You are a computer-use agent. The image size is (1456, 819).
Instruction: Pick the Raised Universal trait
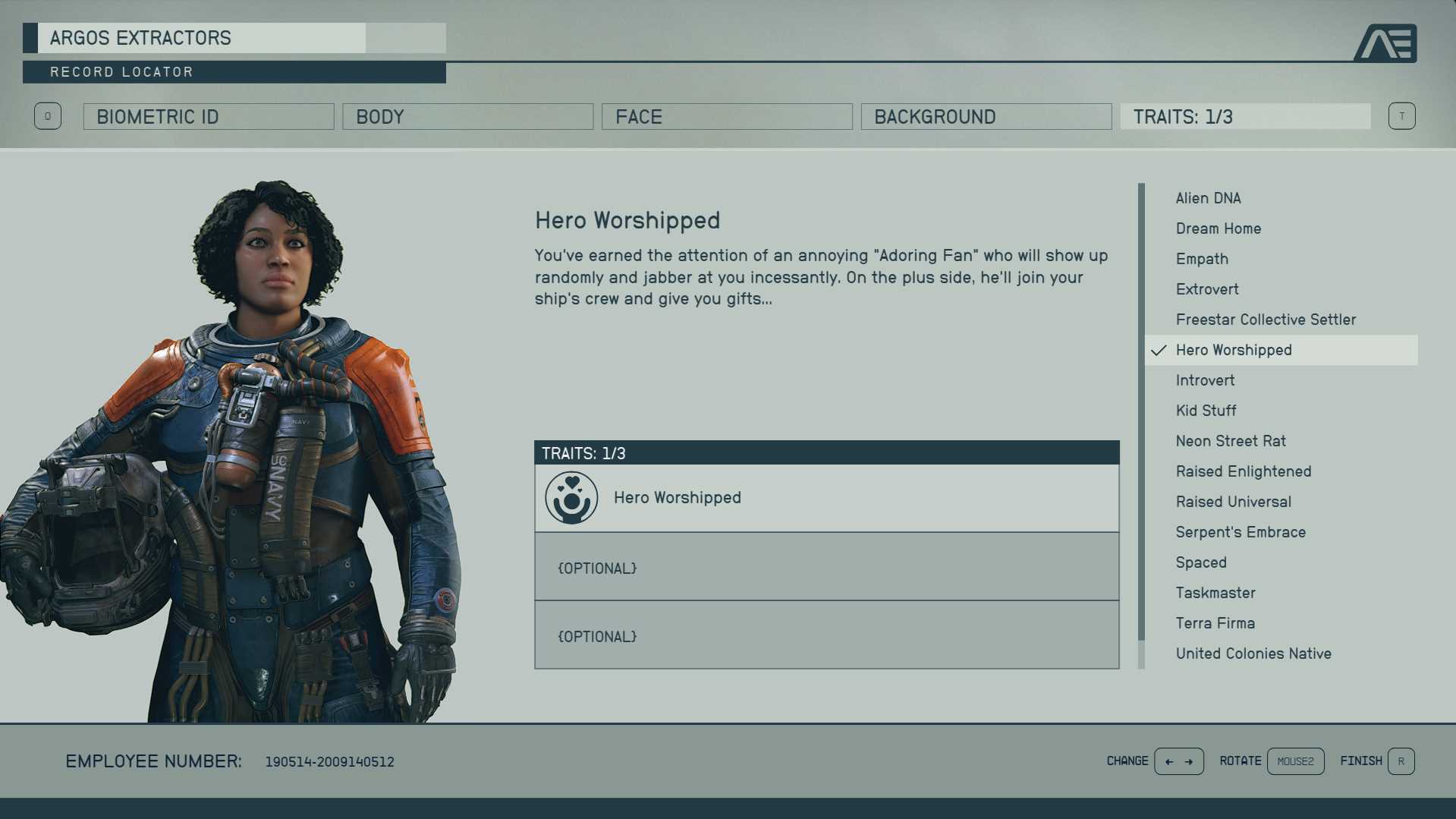point(1233,502)
